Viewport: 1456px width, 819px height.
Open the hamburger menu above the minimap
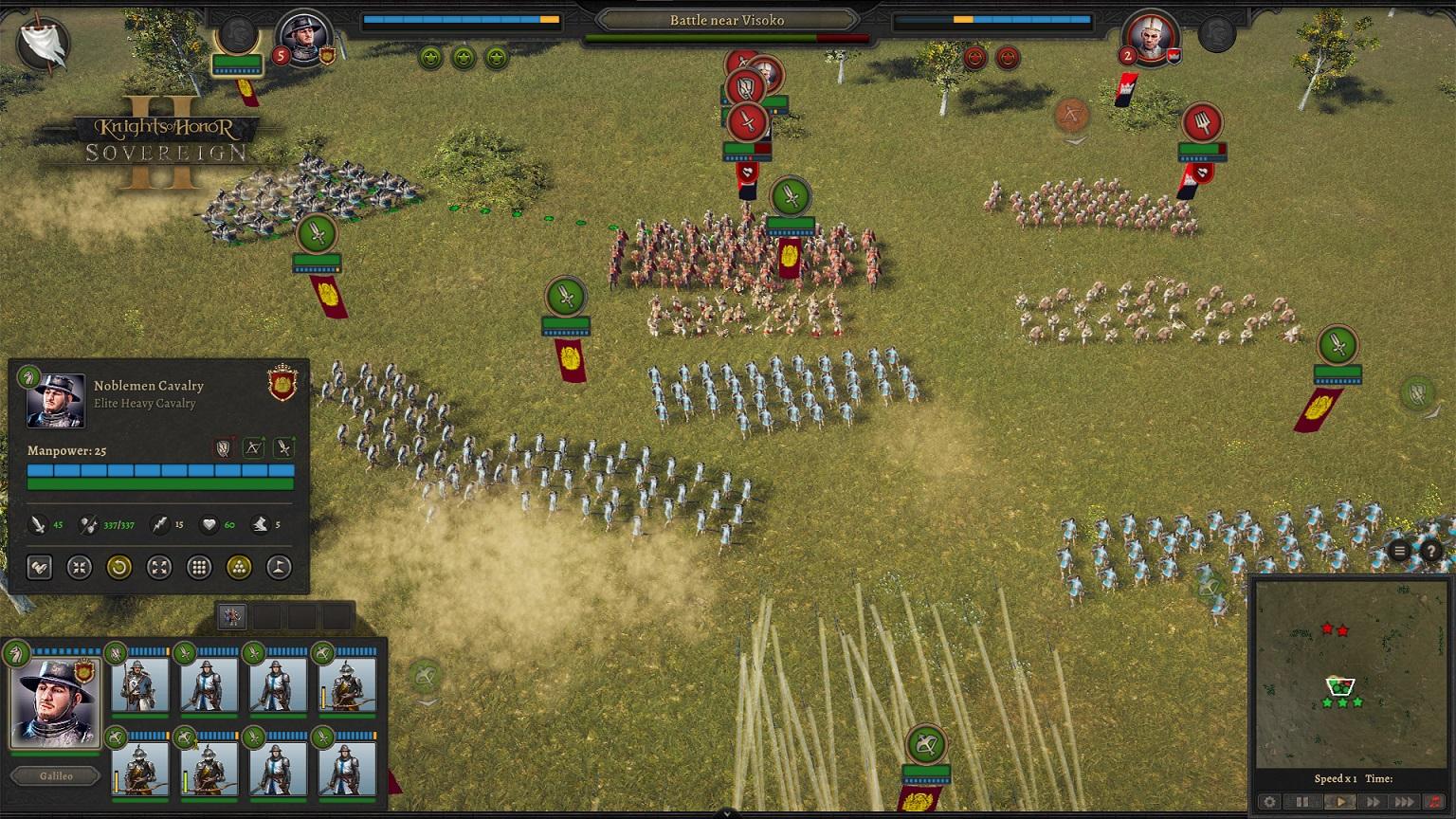coord(1399,551)
